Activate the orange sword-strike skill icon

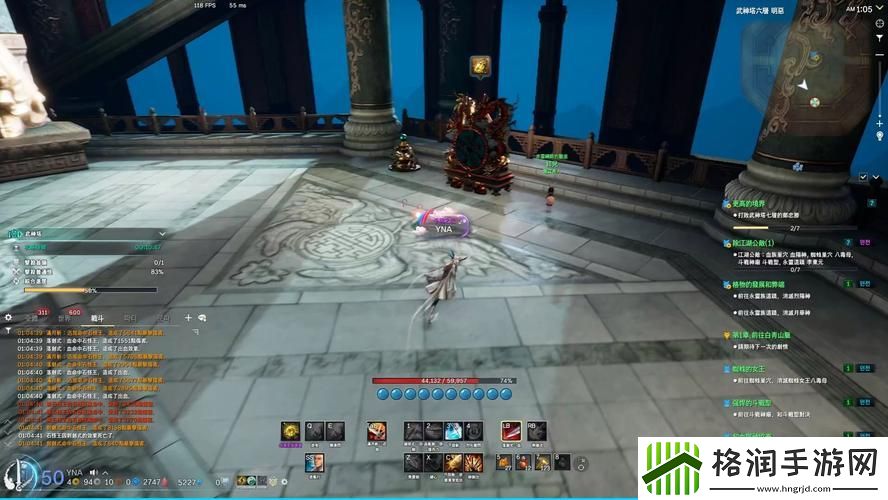377,430
